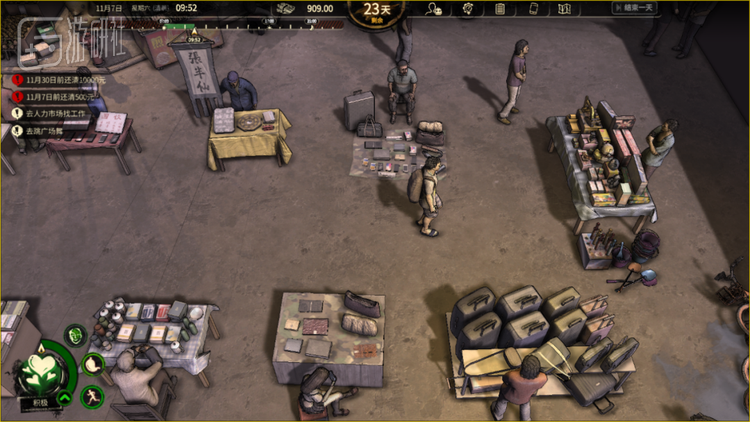Click the heart-shaped 积极 mood emblem
750x422 pixels.
[x=42, y=369]
